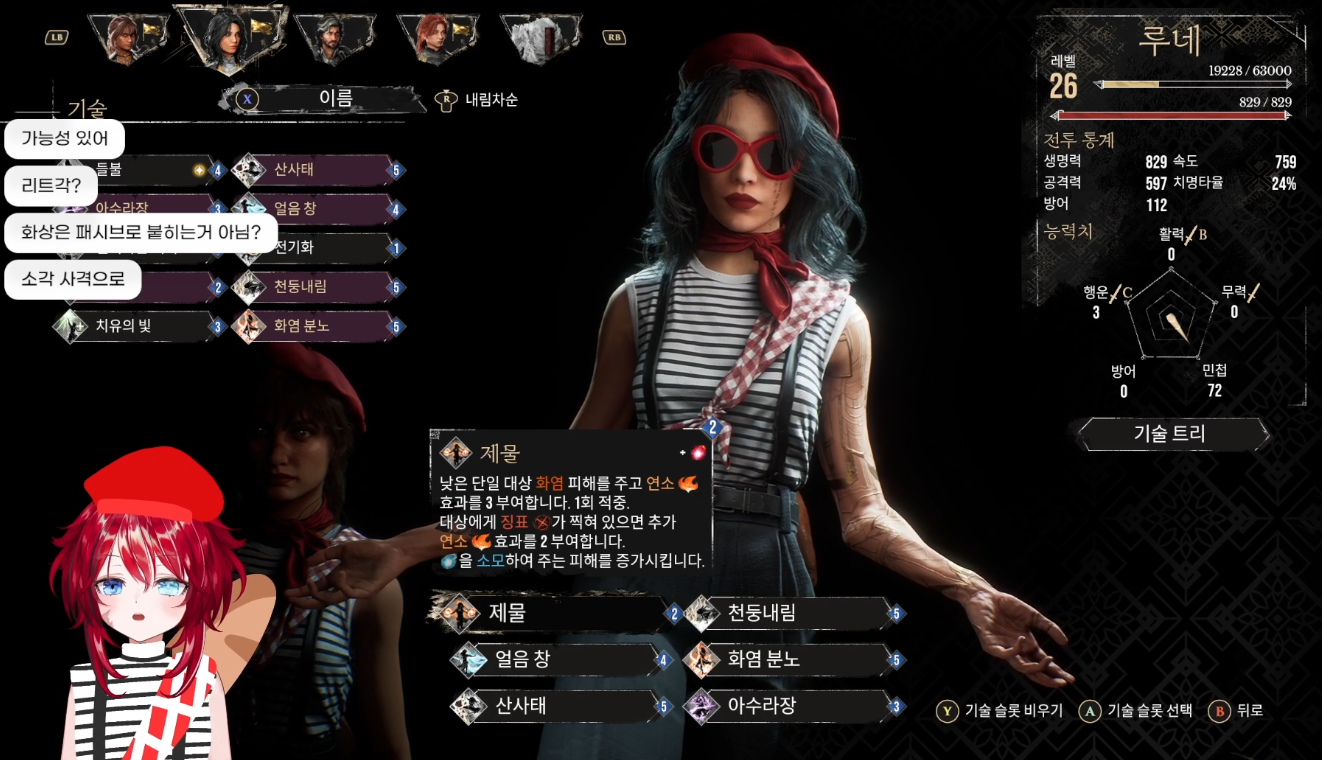Pick 천둥내림 from the top skill list
Image resolution: width=1322 pixels, height=760 pixels.
pos(315,287)
